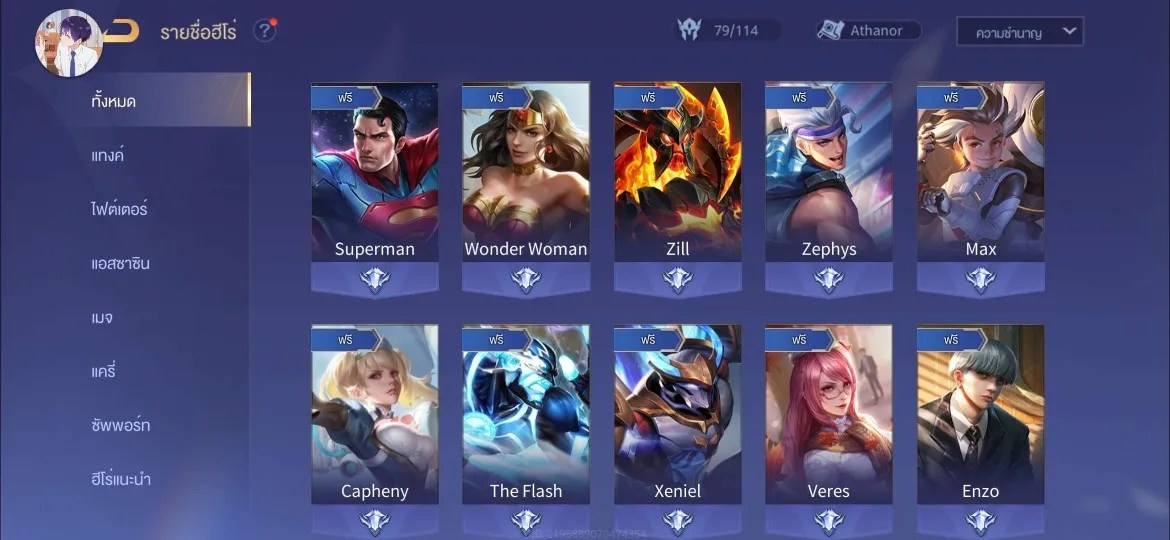
Task: Switch to the แทงค์ (Tank) tab
Action: (108, 155)
